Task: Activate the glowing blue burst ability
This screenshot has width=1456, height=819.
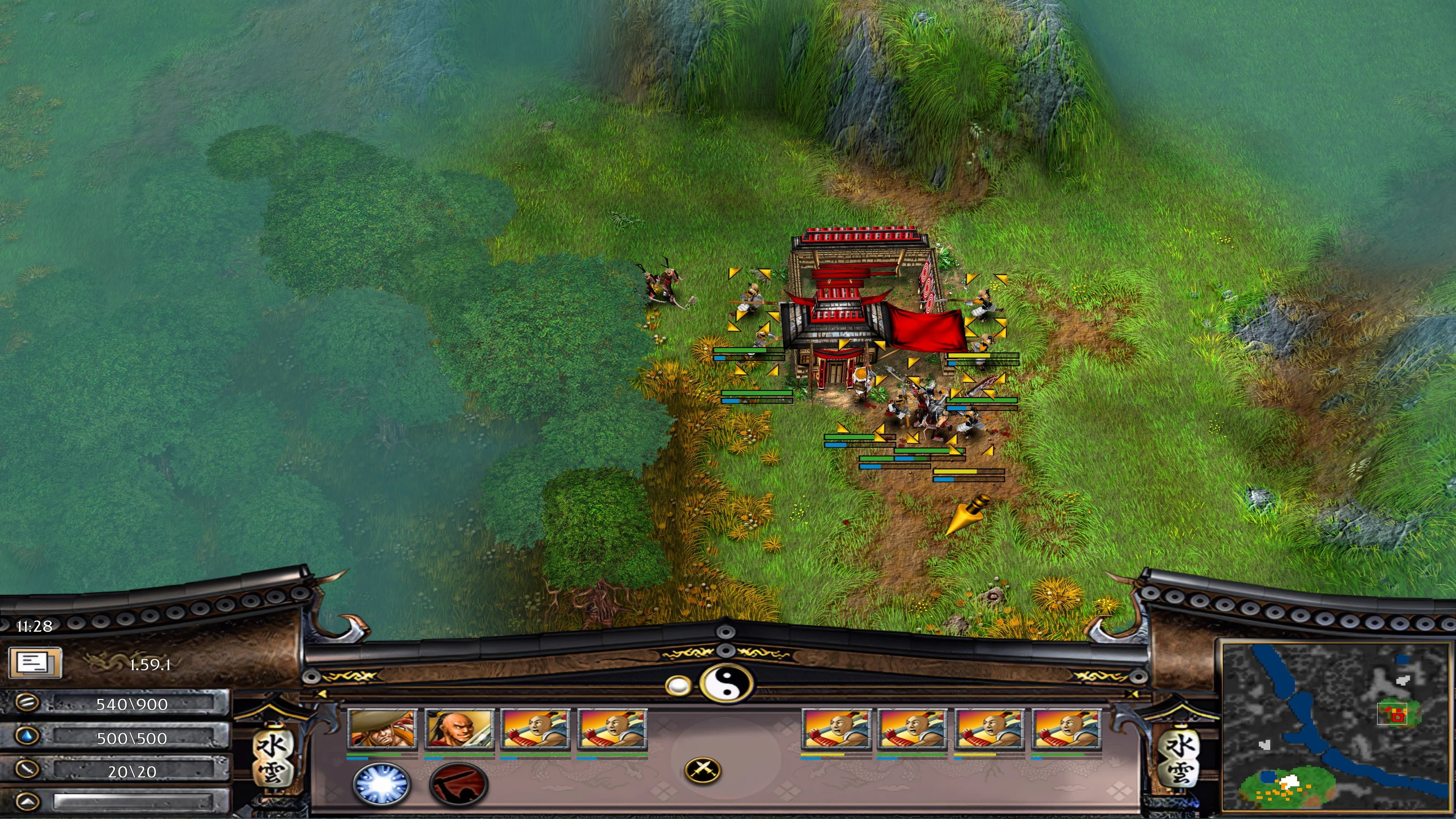Action: click(381, 783)
